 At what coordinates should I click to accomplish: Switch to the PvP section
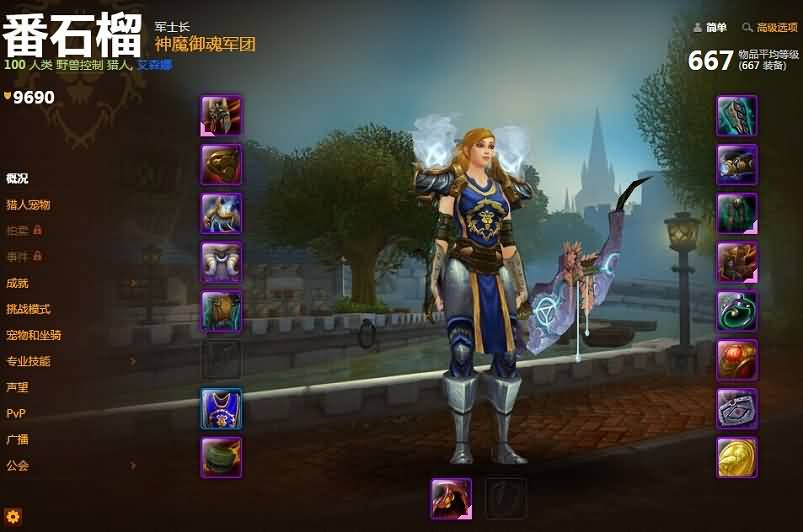(16, 413)
